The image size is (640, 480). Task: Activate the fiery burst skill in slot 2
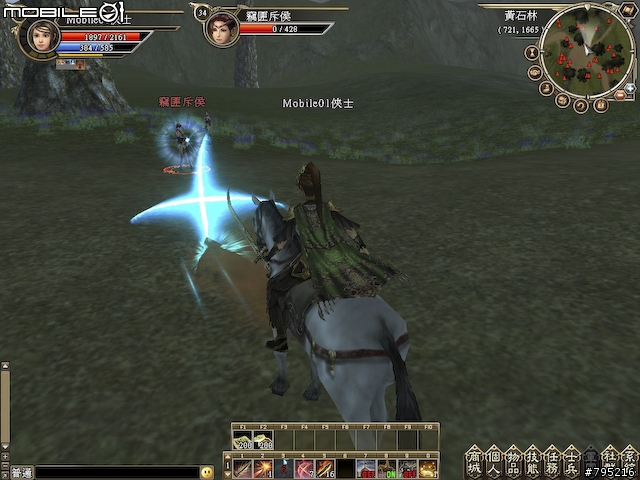[262, 468]
